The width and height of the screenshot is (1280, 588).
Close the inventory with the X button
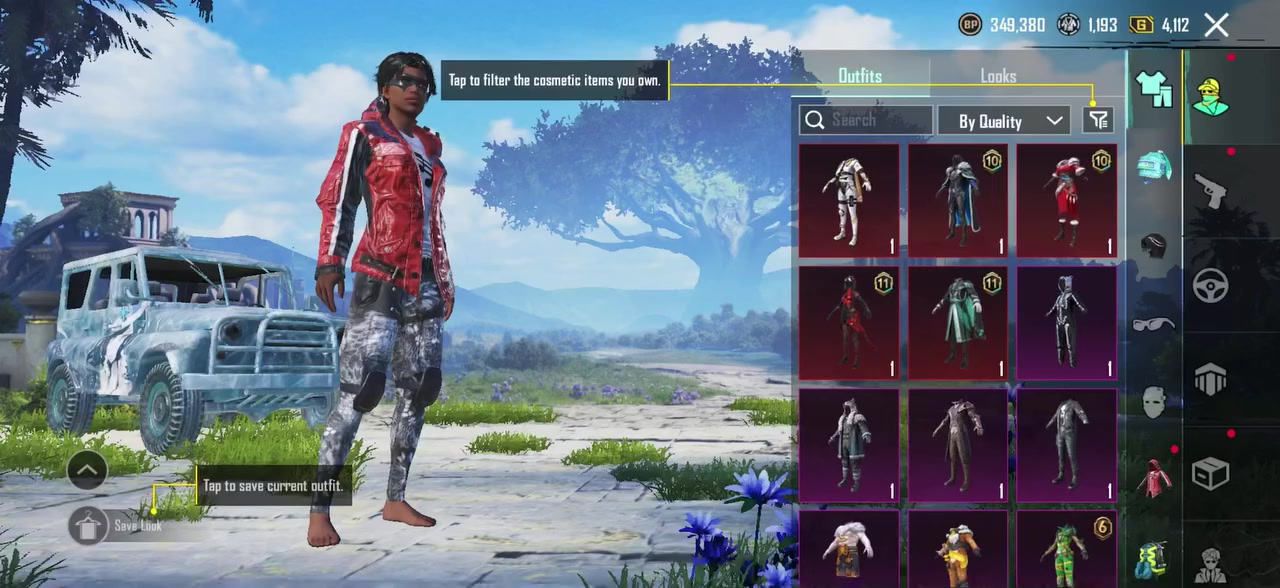1216,25
